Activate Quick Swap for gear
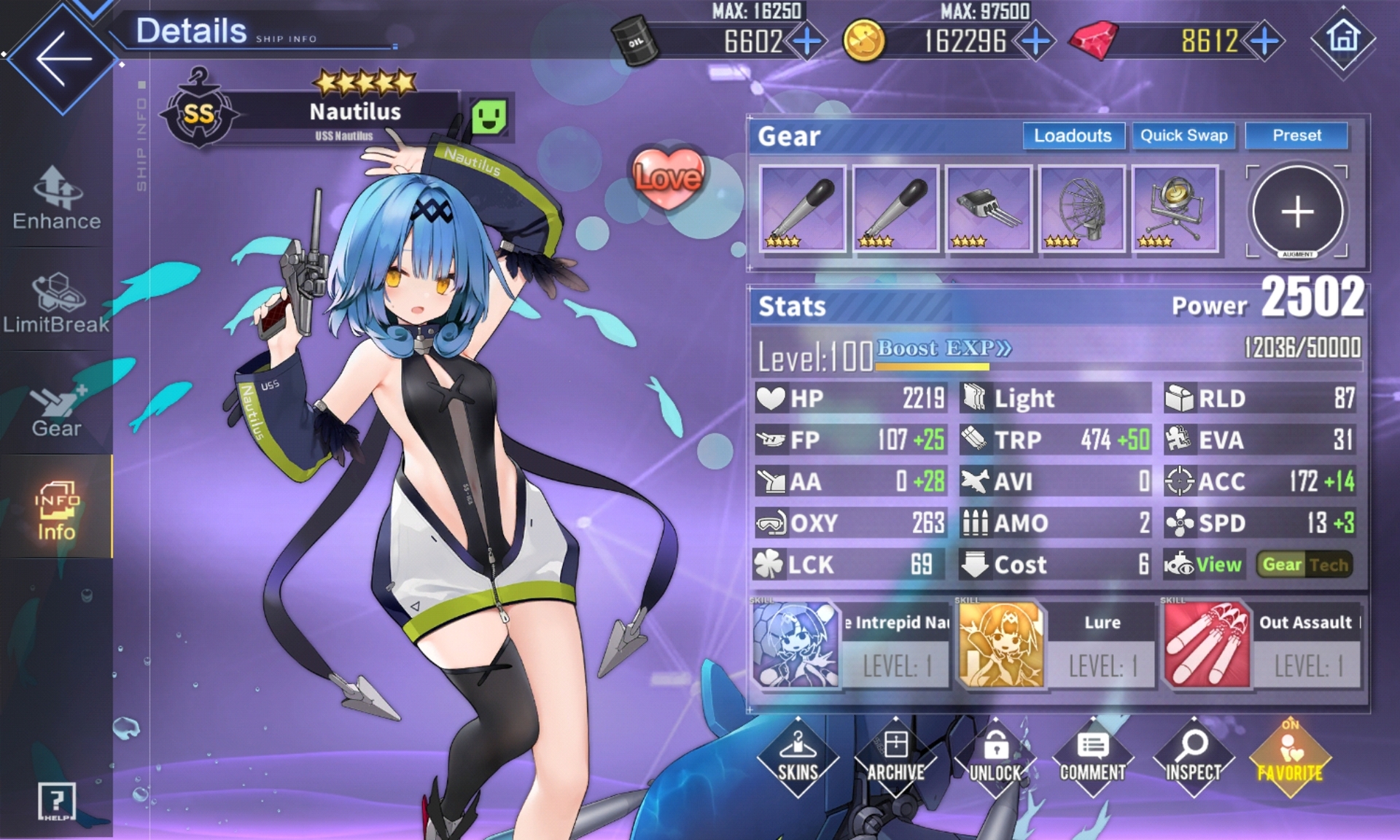1400x840 pixels. (x=1183, y=136)
